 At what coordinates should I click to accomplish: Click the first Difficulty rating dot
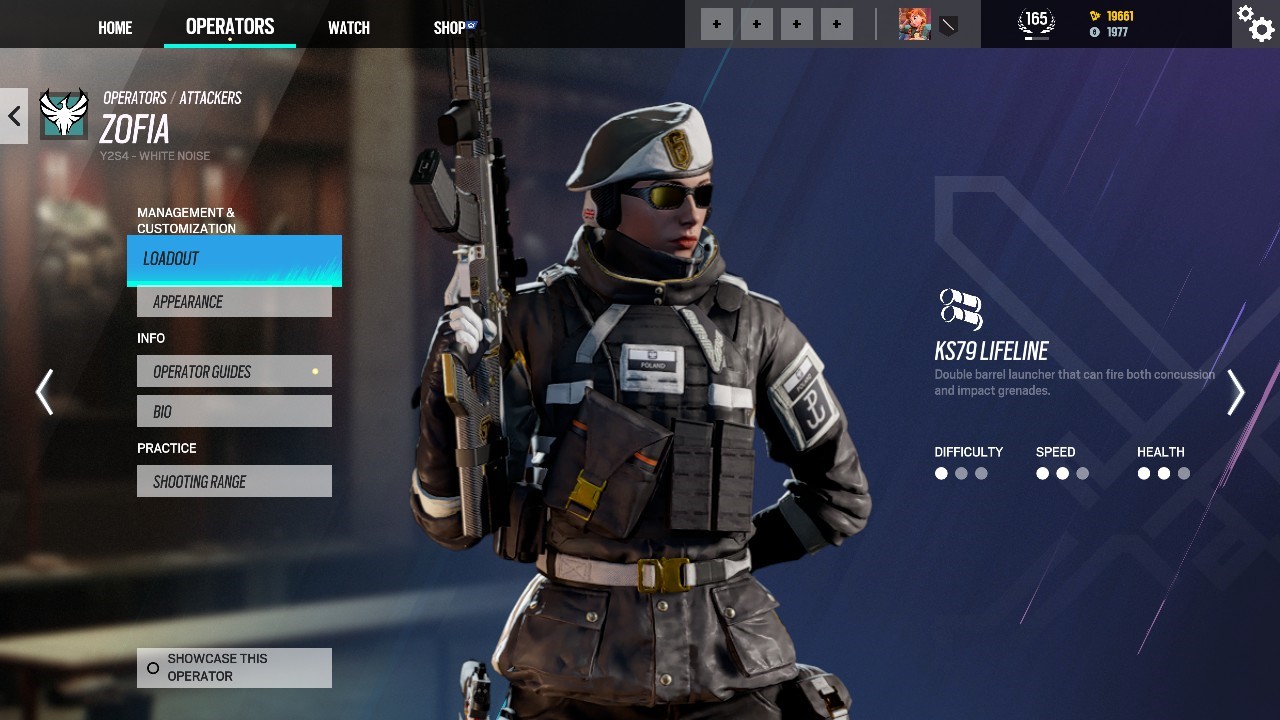[x=941, y=473]
